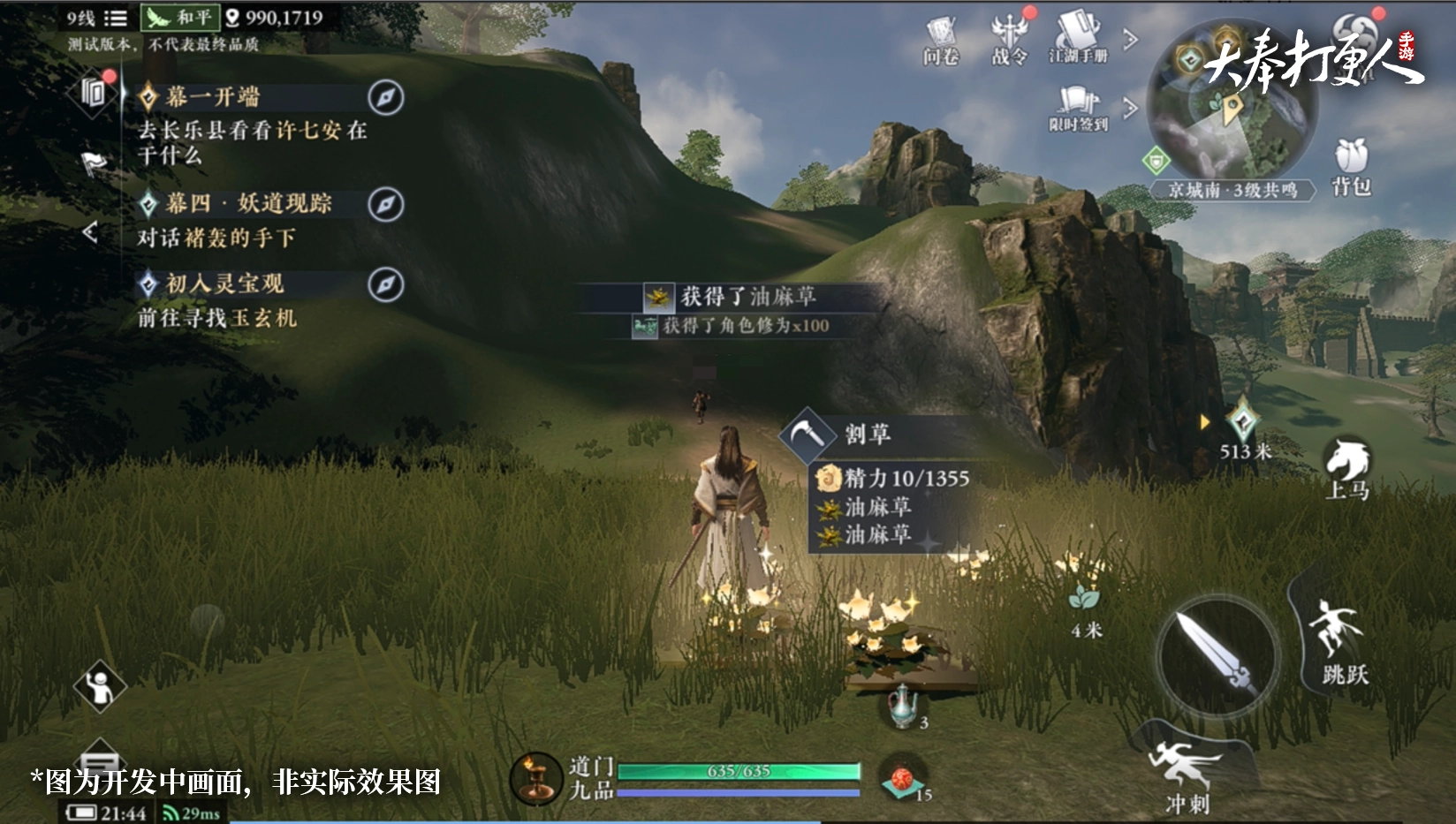Viewport: 1456px width, 824px height.
Task: Select the 幕一开端 quest entry
Action: pos(212,97)
